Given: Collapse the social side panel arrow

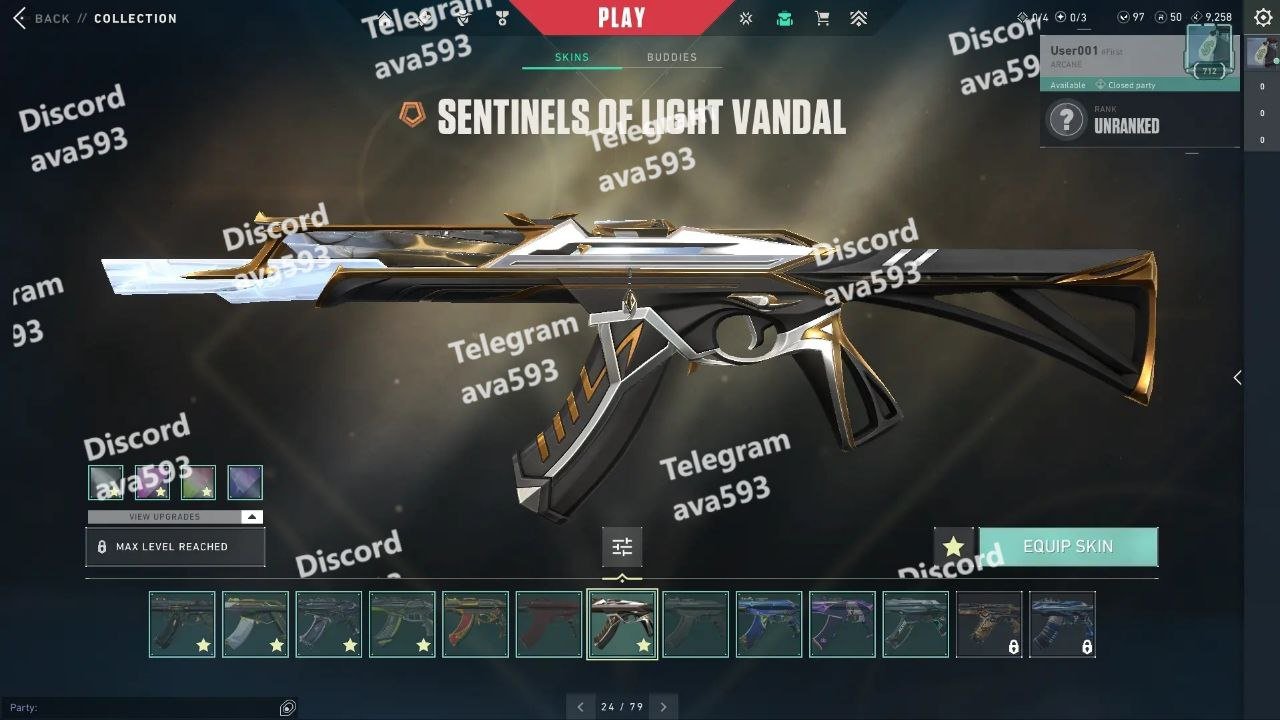Looking at the screenshot, I should [1237, 377].
